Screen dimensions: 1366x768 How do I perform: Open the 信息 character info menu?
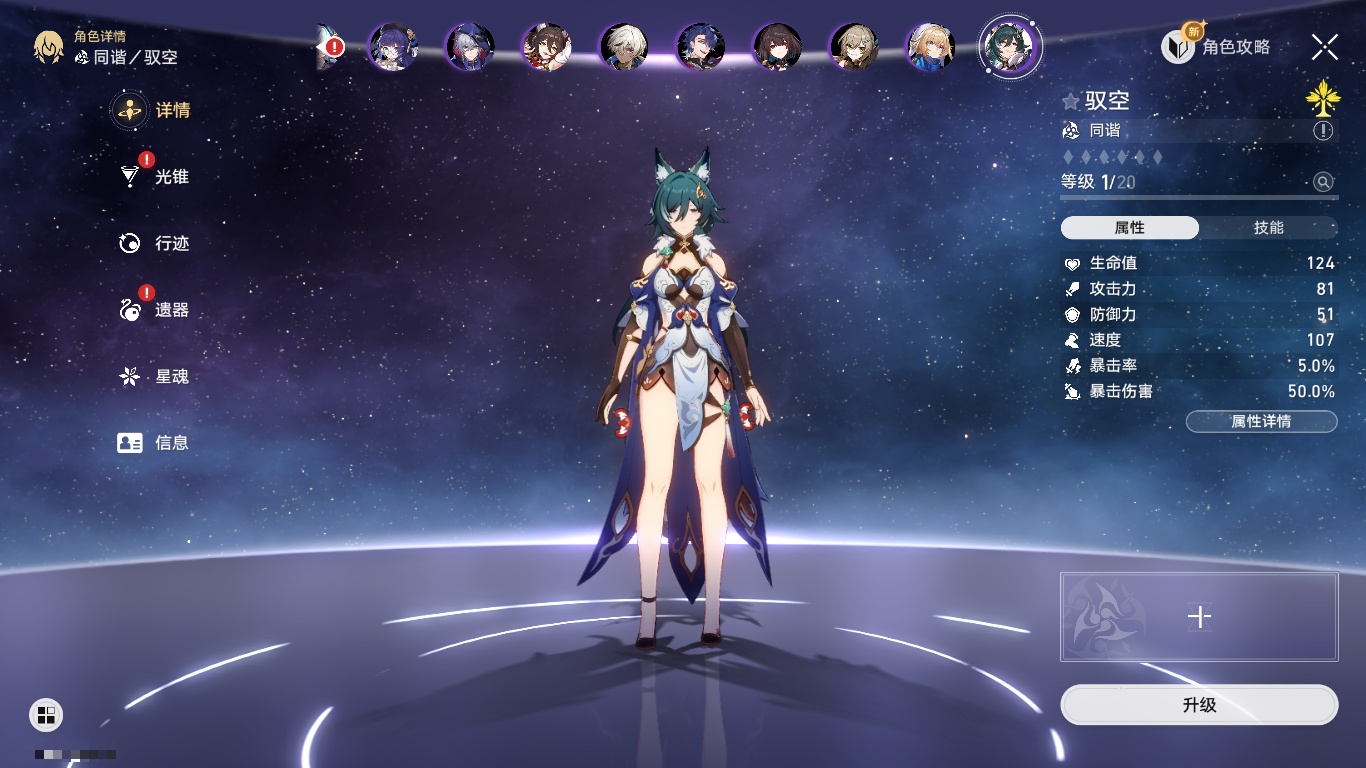pyautogui.click(x=154, y=443)
